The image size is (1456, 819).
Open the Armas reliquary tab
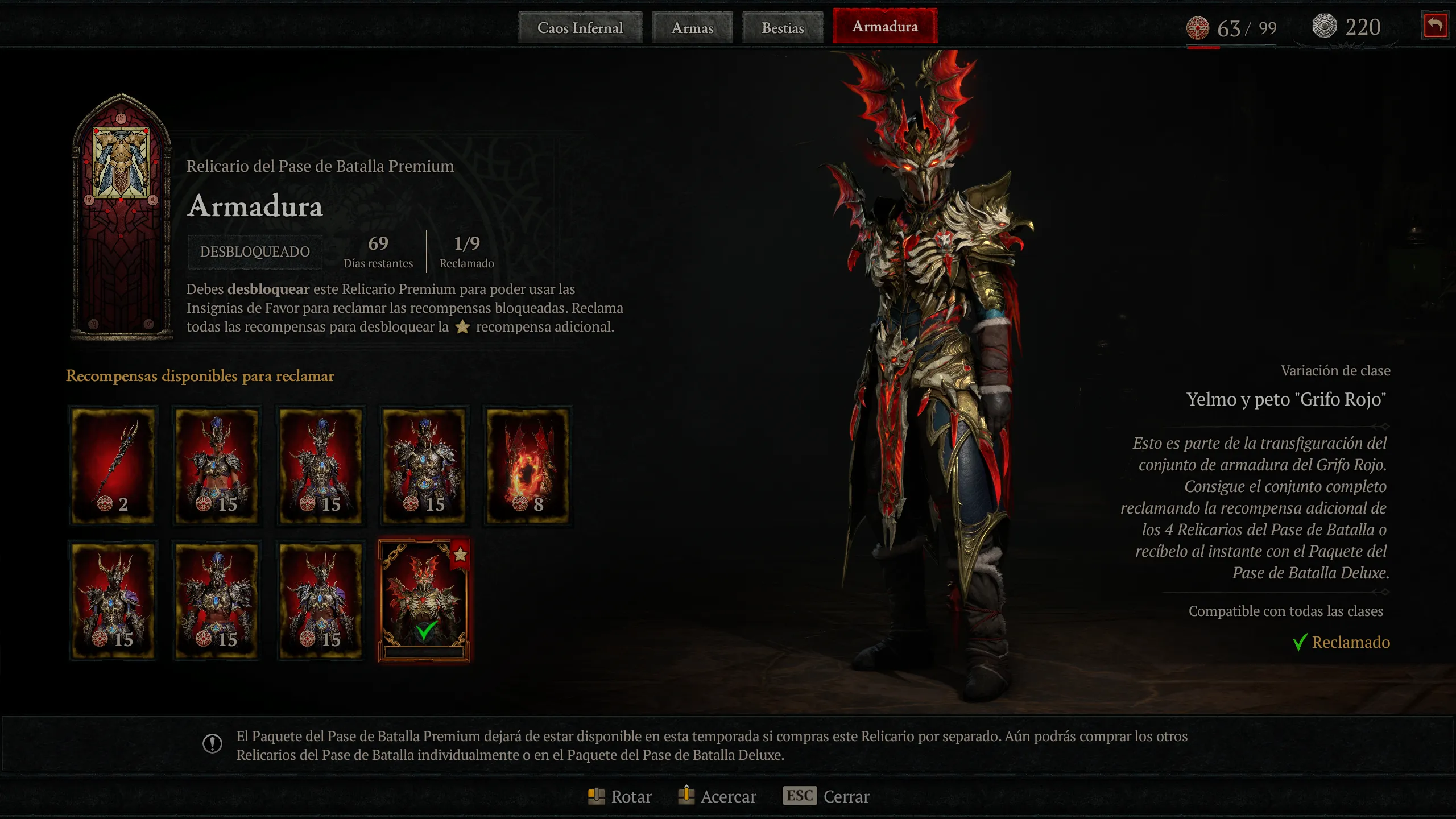tap(692, 27)
